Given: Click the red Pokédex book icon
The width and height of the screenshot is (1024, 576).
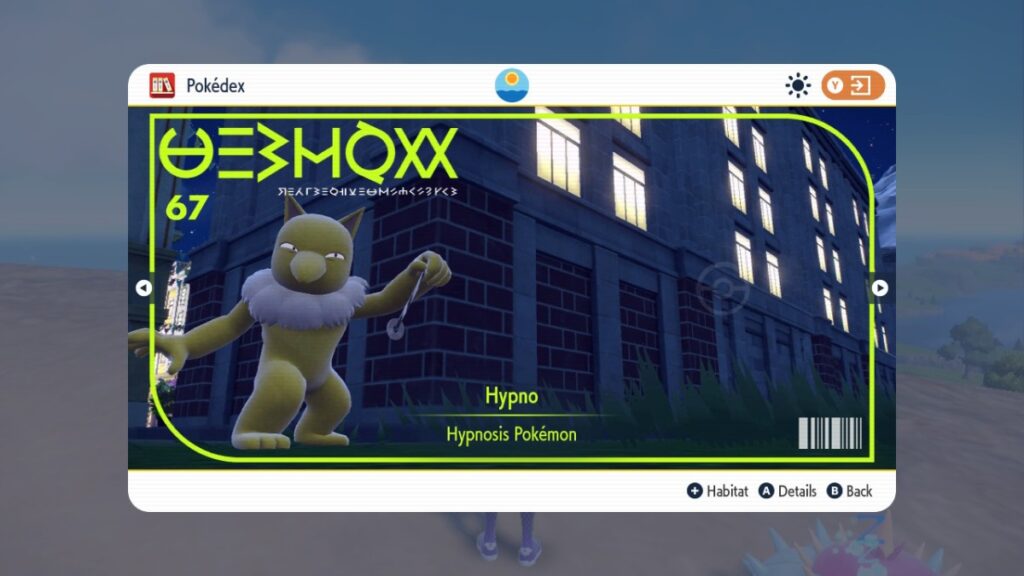Looking at the screenshot, I should click(162, 86).
